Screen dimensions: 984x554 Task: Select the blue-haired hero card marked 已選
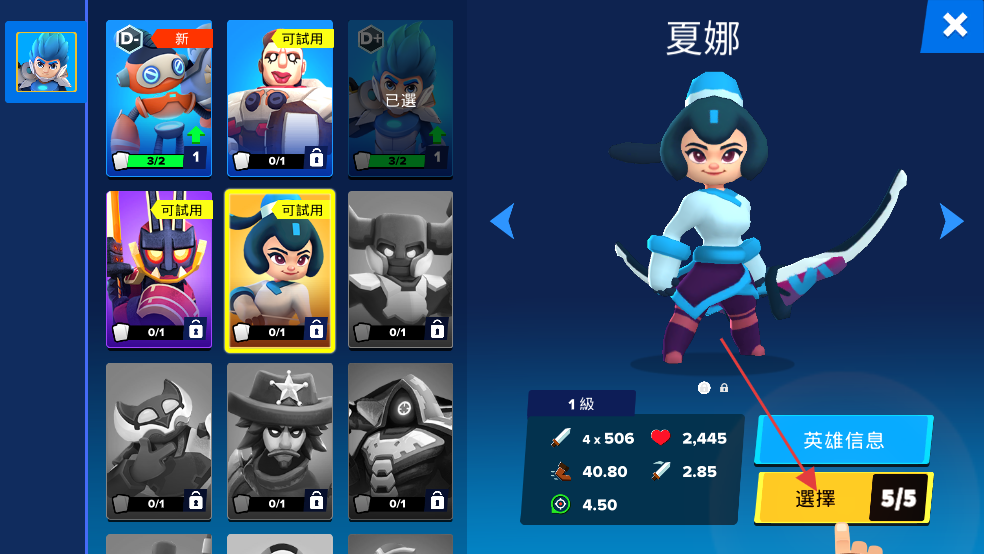tap(400, 96)
